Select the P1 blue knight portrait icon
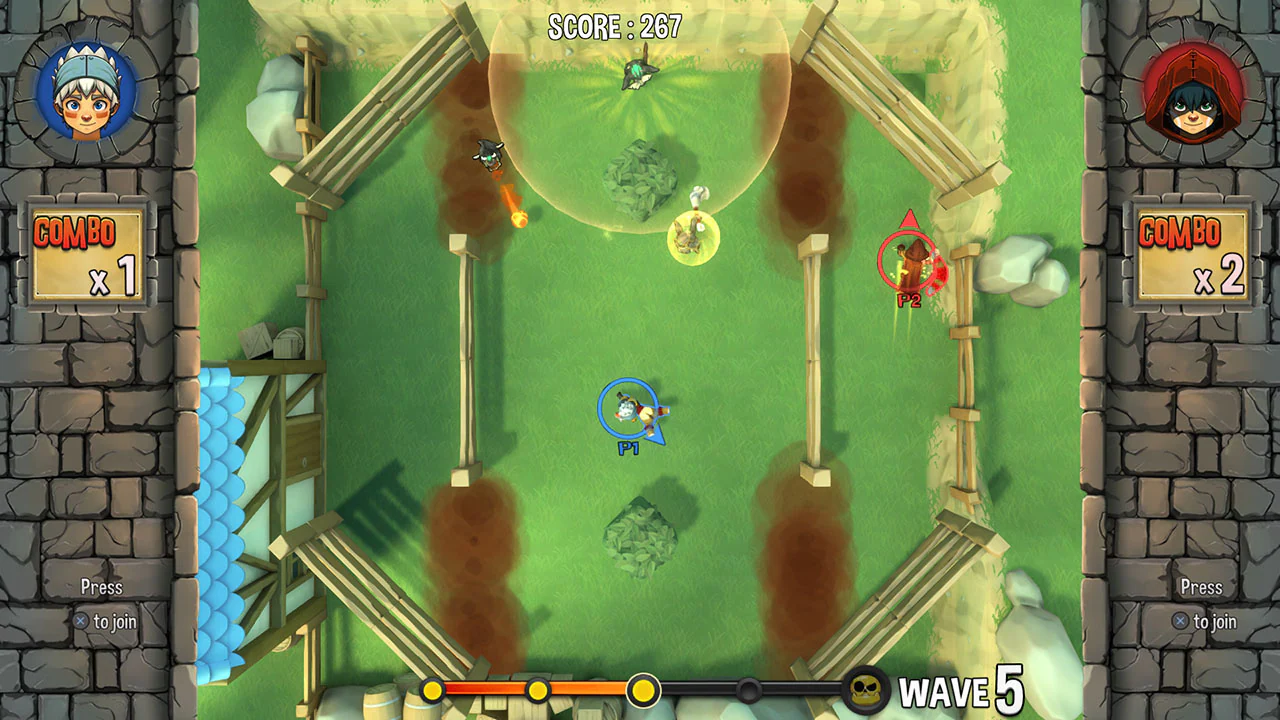Image resolution: width=1280 pixels, height=720 pixels. pos(78,88)
